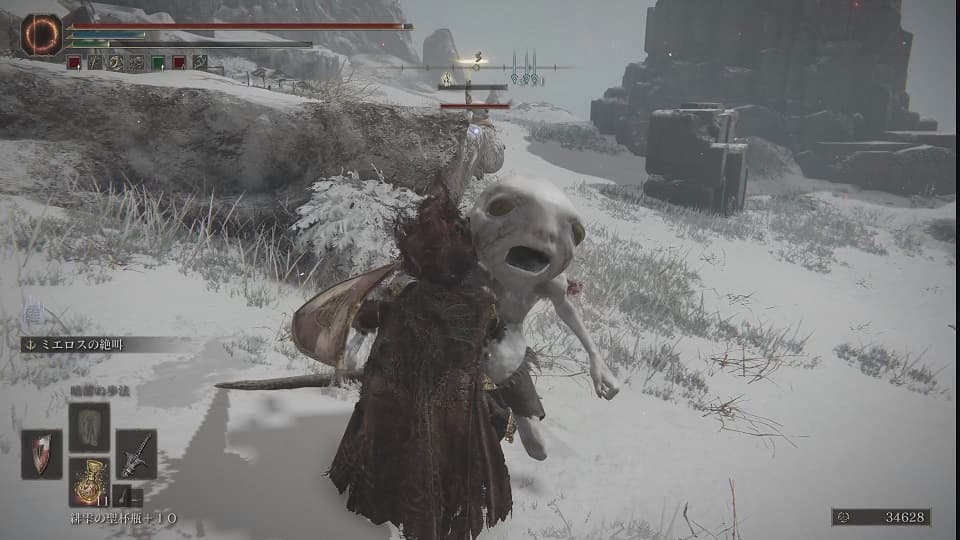Use the Flask of Crimson Tears slot
The width and height of the screenshot is (960, 540).
tap(89, 481)
